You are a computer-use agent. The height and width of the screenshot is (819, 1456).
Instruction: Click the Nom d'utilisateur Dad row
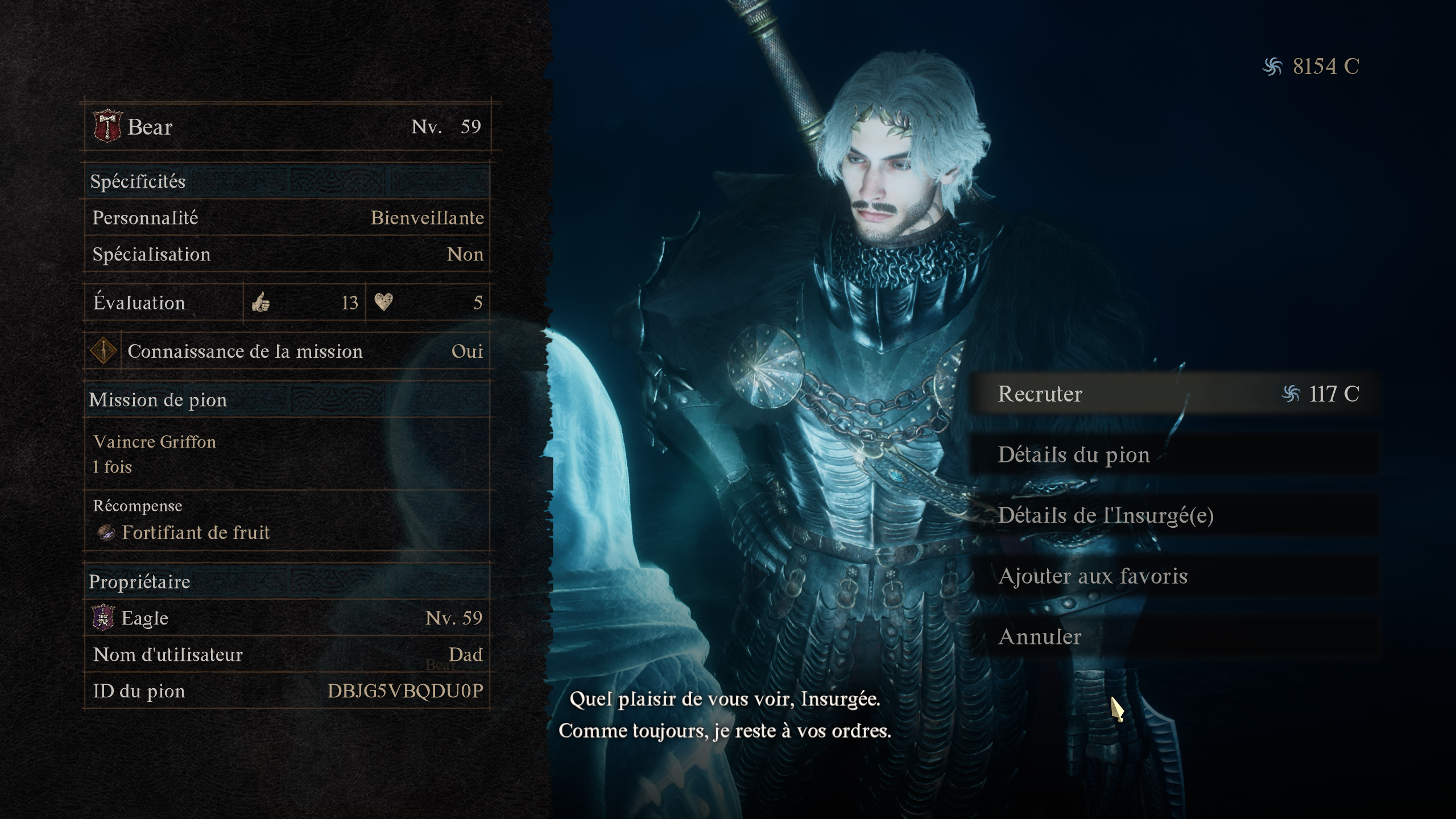click(287, 655)
